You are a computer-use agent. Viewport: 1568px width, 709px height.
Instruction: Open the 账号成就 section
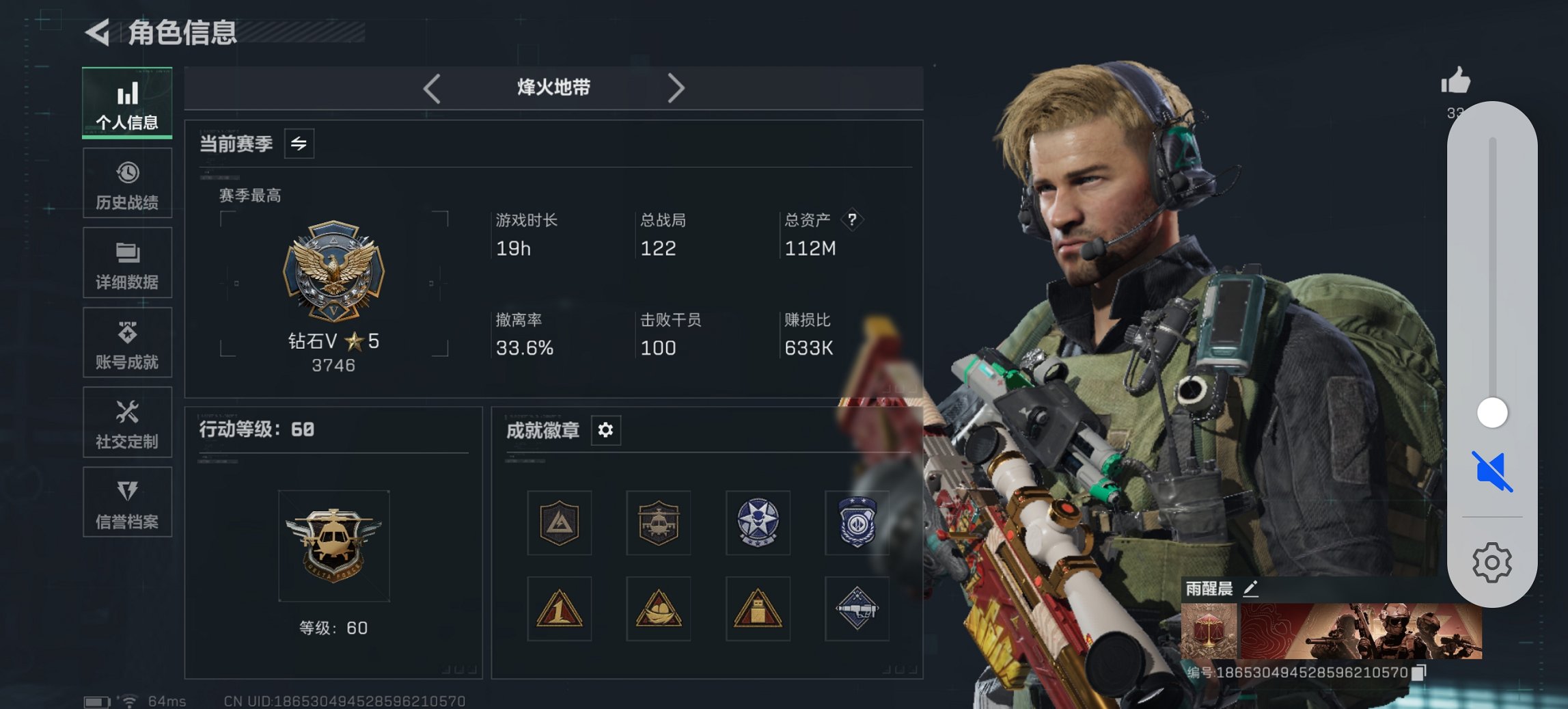point(127,343)
